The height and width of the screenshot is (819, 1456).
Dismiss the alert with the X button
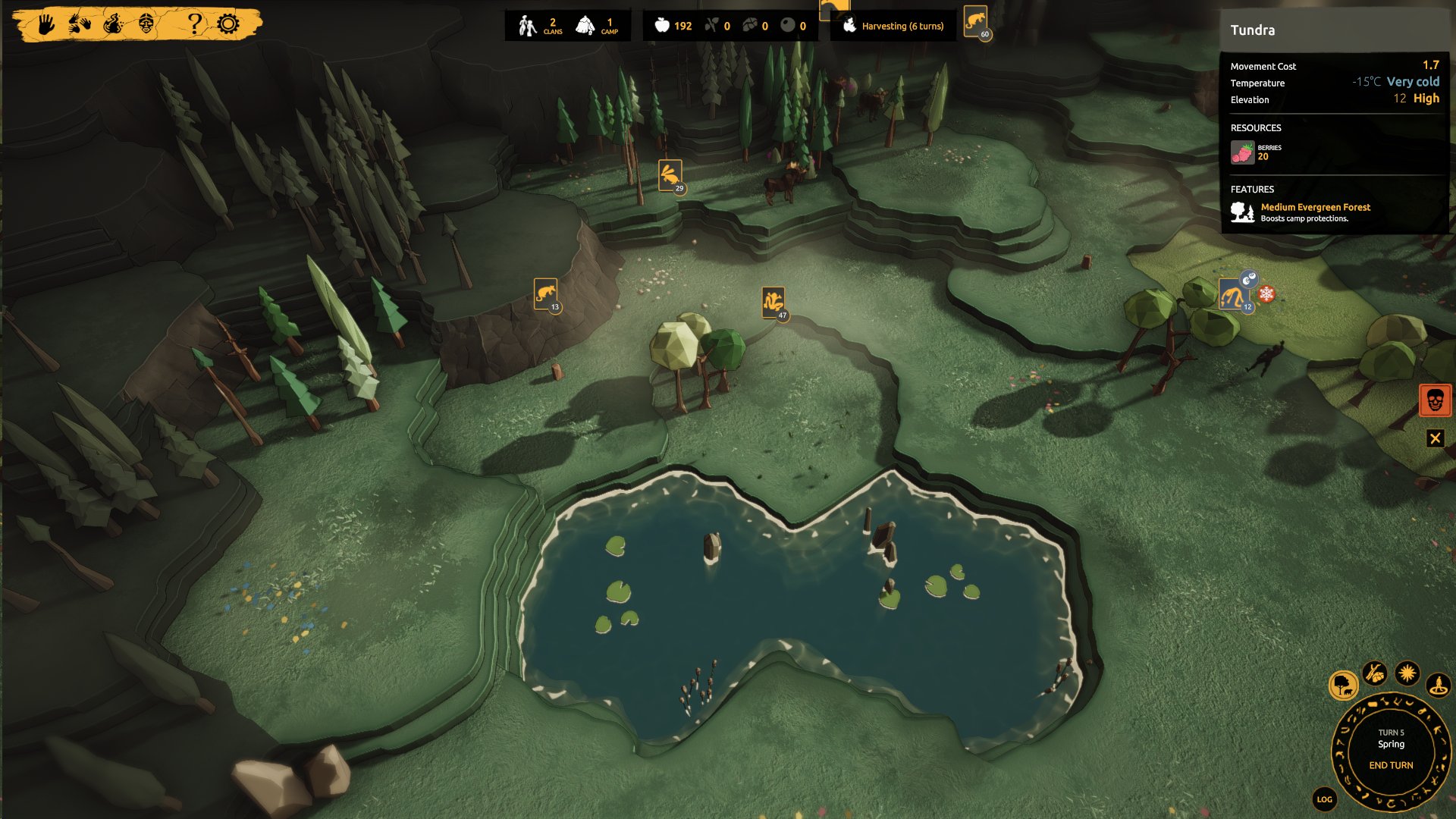(1435, 438)
